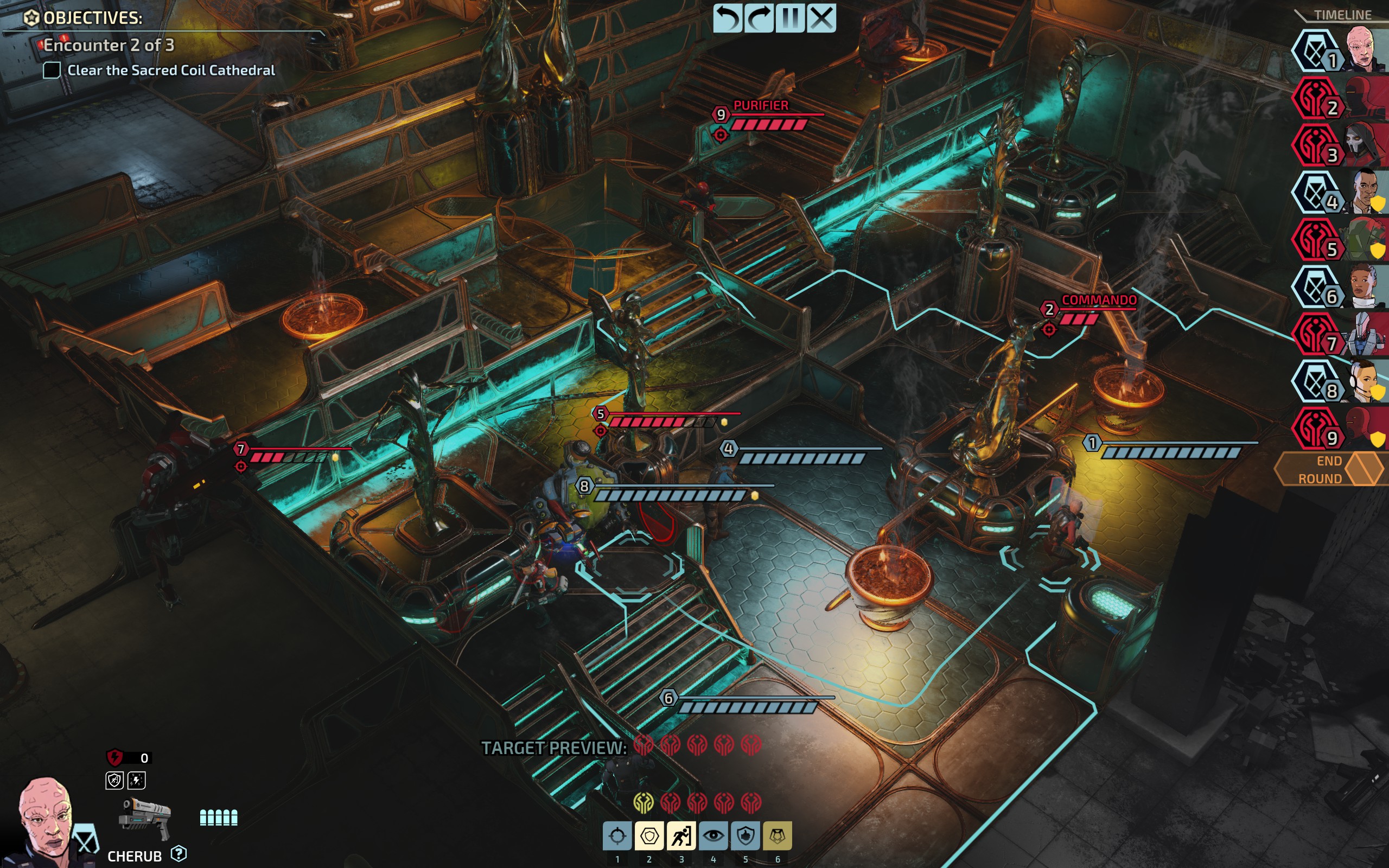Activate the Hunker Down ability

649,837
